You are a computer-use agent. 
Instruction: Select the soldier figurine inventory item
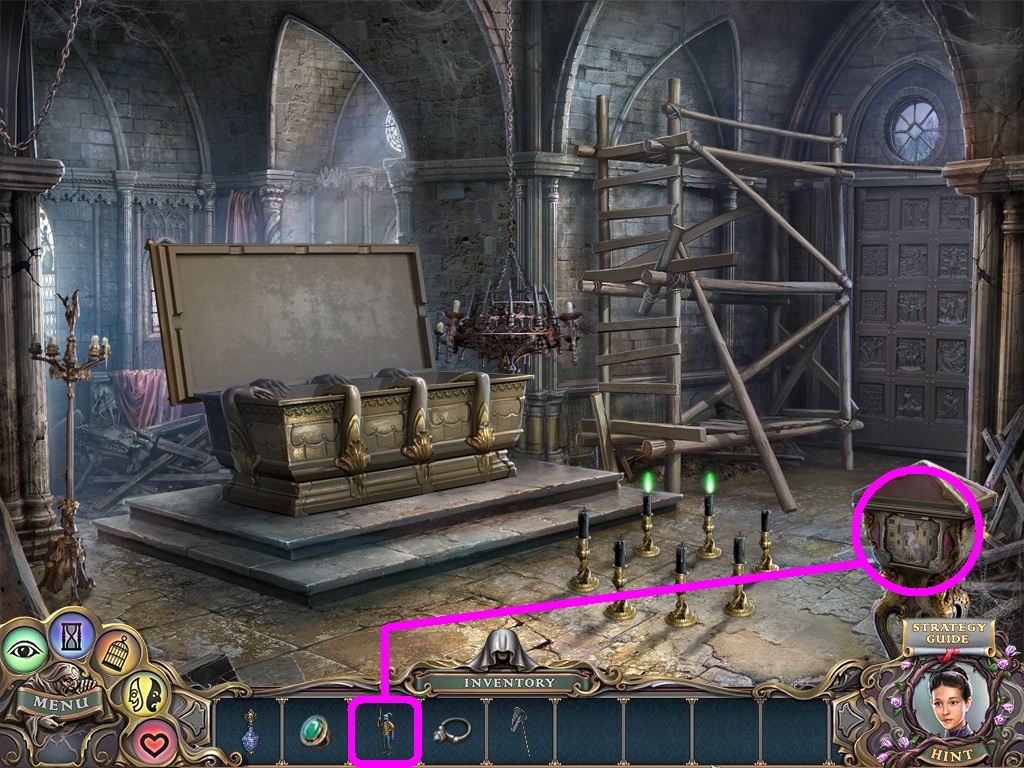(384, 731)
